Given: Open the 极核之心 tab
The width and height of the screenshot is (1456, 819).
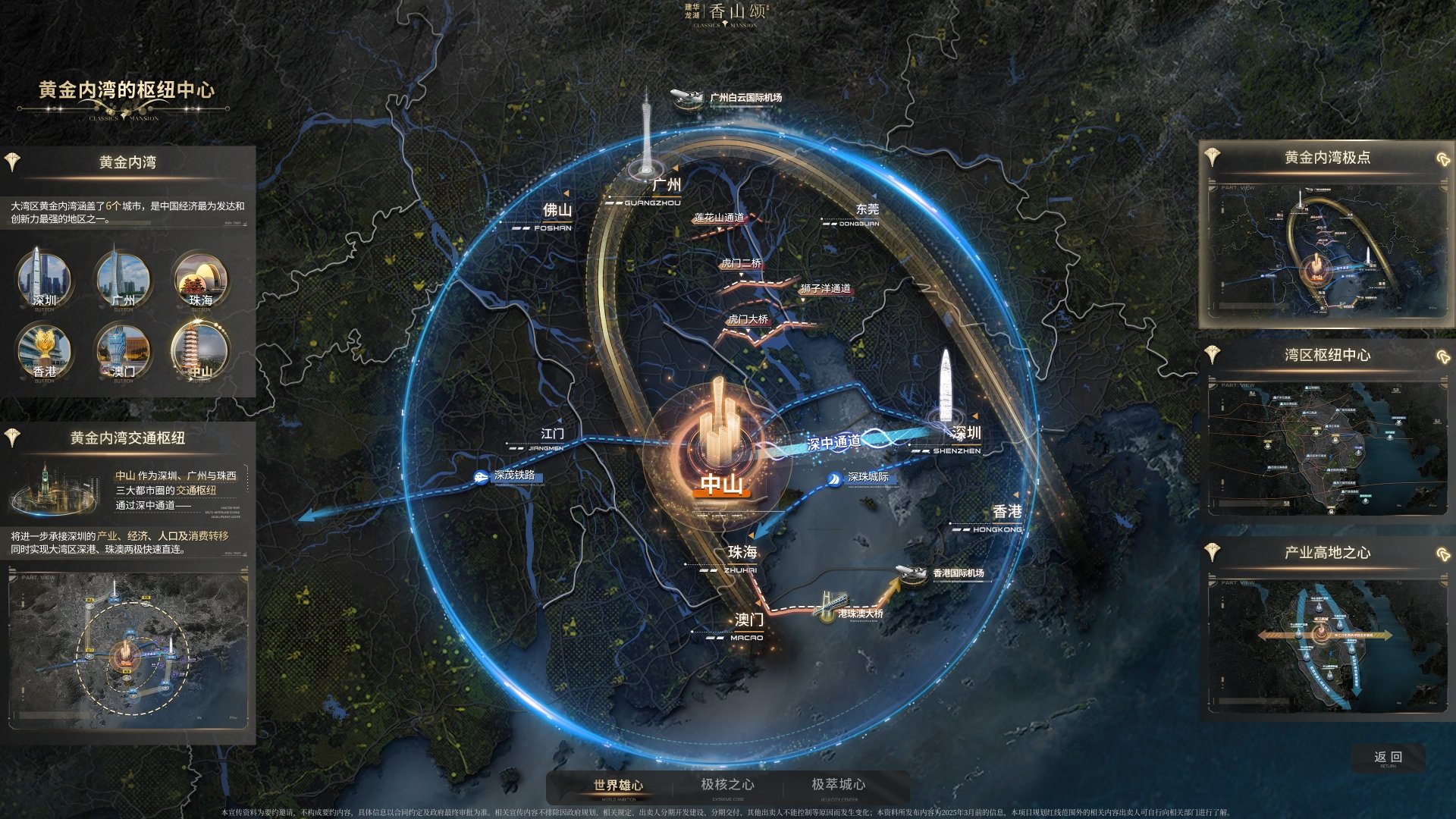Looking at the screenshot, I should point(727,785).
